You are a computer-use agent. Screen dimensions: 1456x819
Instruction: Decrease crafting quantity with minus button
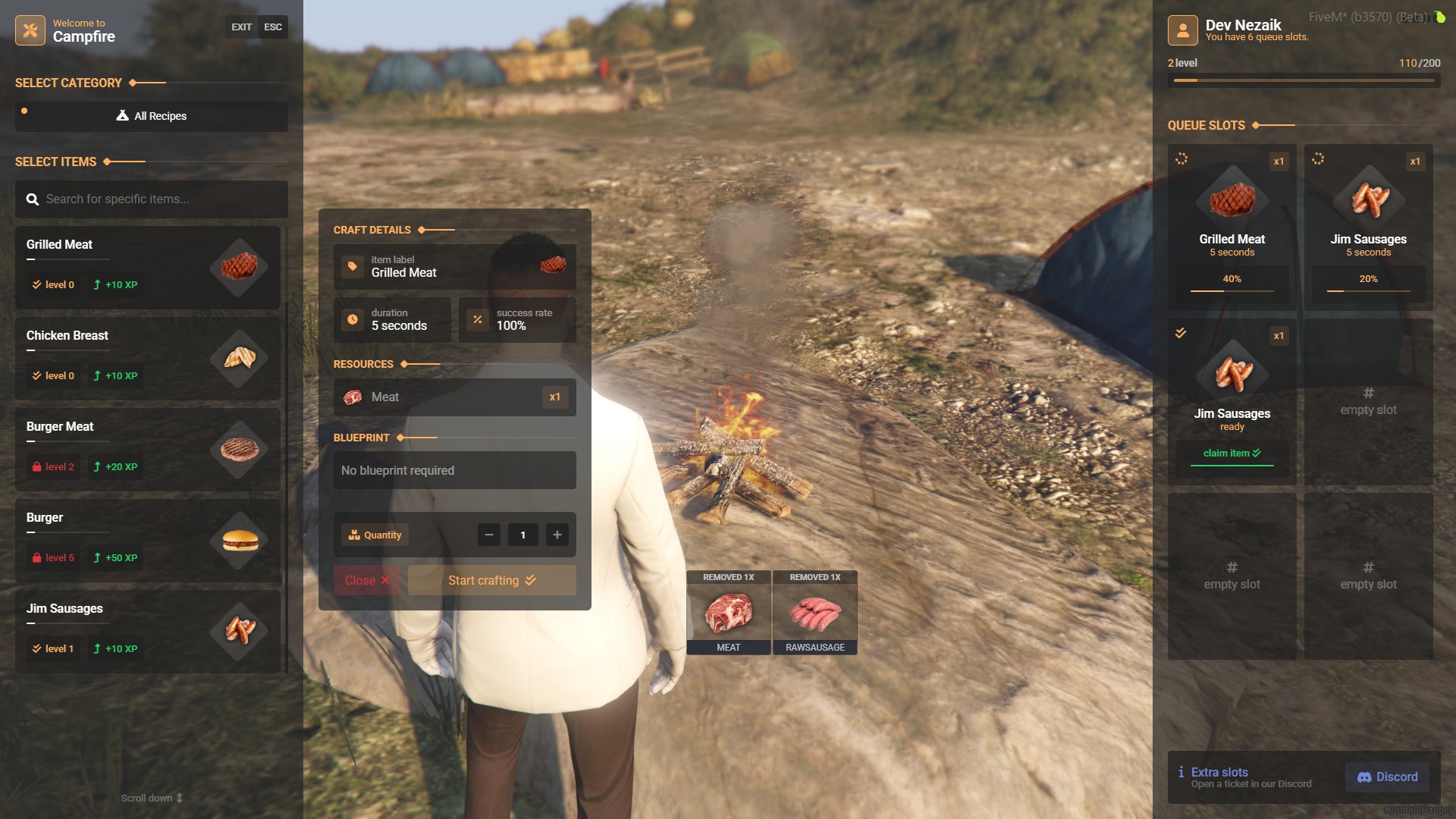point(489,535)
